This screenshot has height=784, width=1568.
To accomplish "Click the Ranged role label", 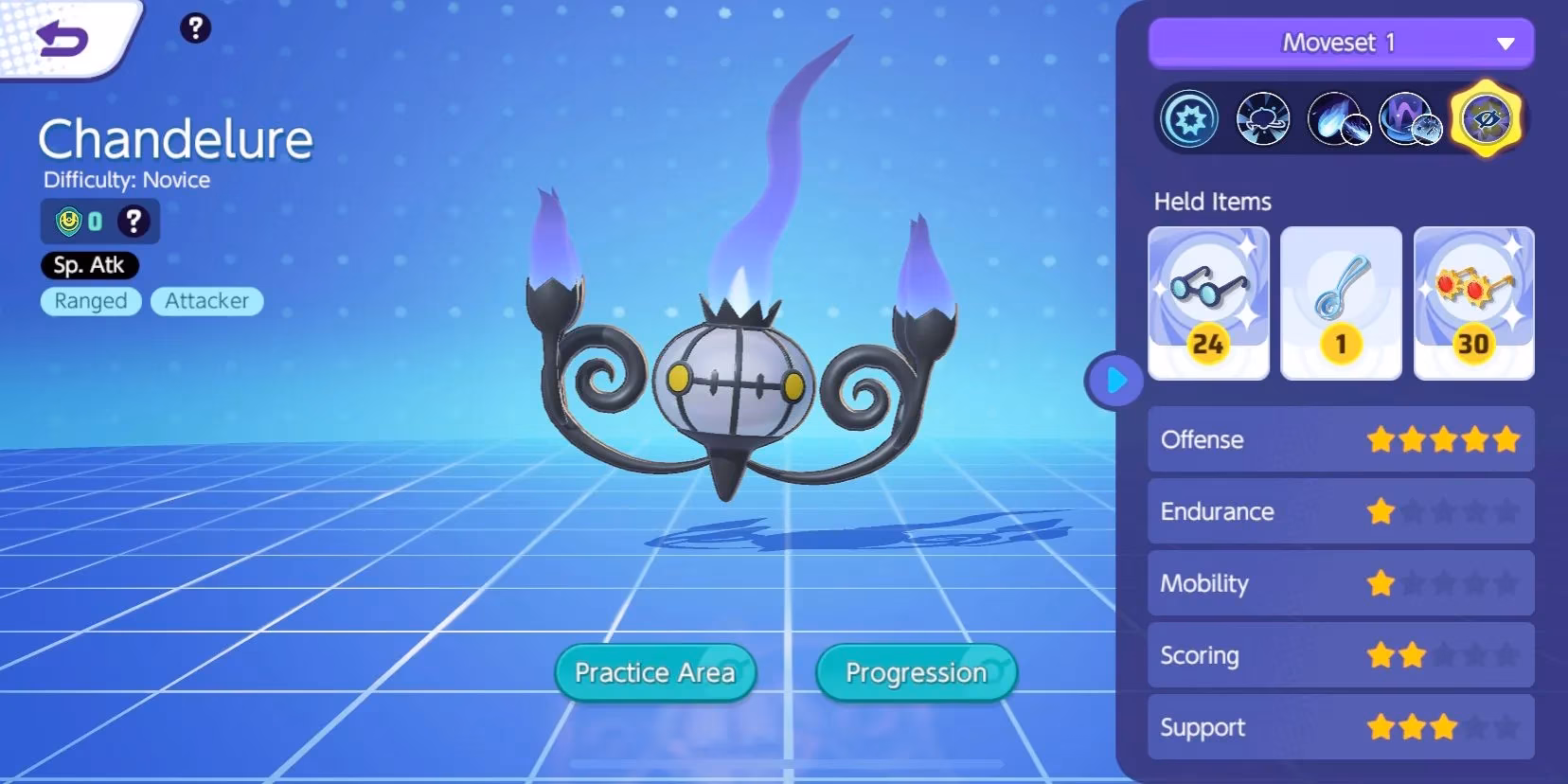I will (x=90, y=301).
